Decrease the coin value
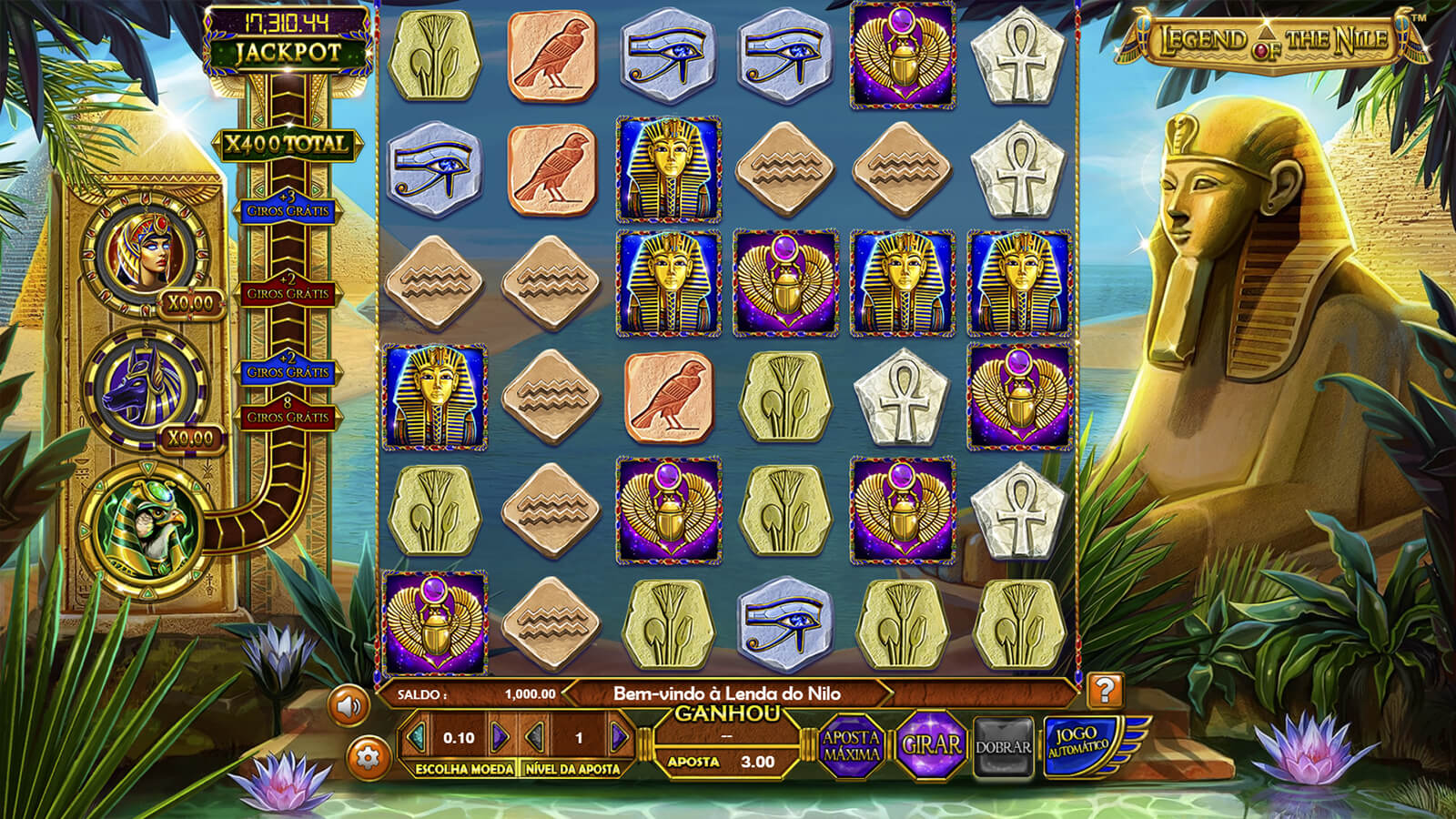This screenshot has height=819, width=1456. coord(418,737)
